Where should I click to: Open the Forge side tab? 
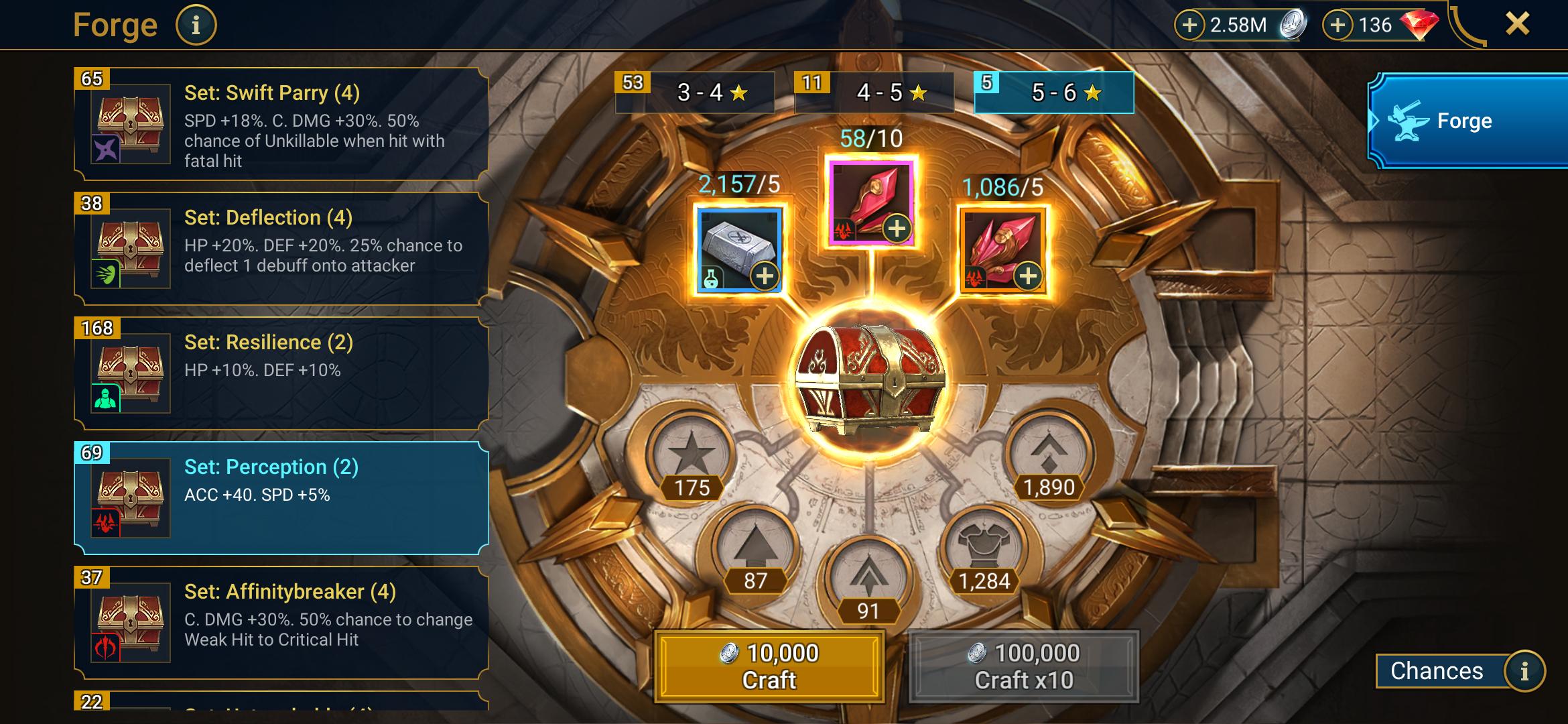tap(1467, 121)
